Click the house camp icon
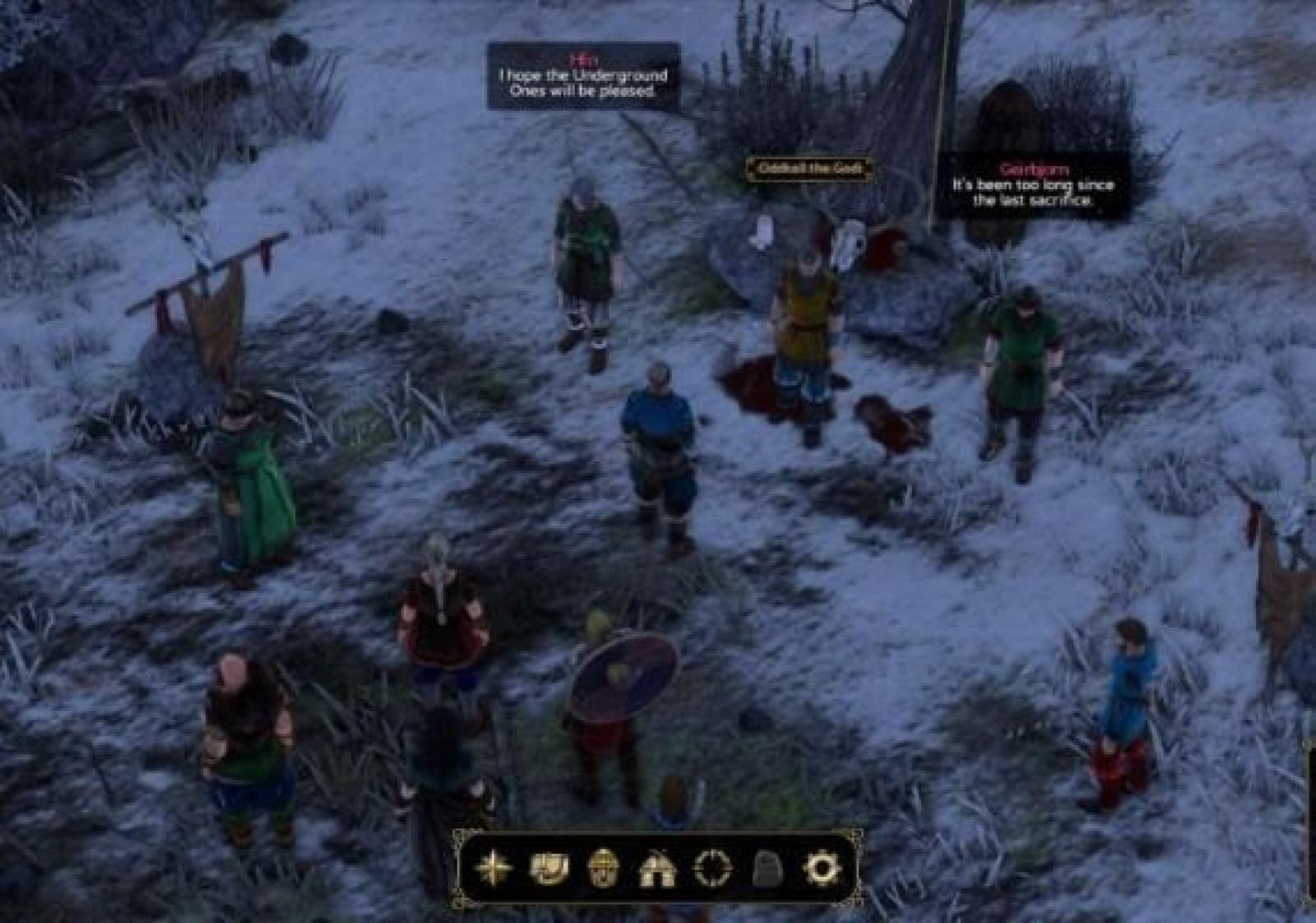Screen dimensions: 1316x923 tap(657, 868)
